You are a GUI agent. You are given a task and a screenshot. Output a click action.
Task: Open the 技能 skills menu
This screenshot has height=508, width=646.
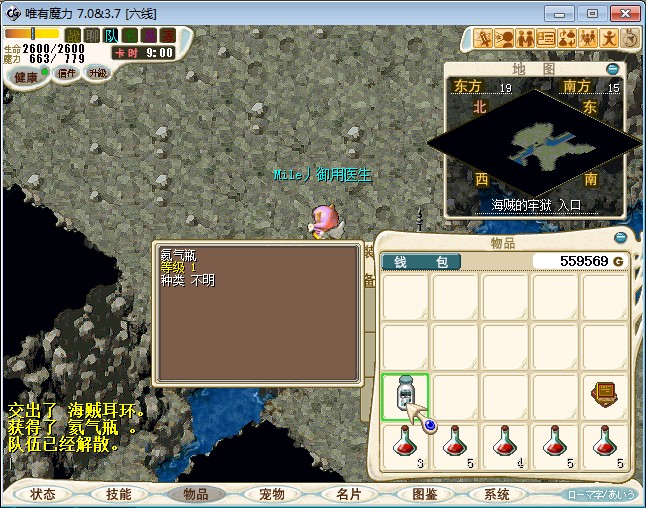[119, 494]
